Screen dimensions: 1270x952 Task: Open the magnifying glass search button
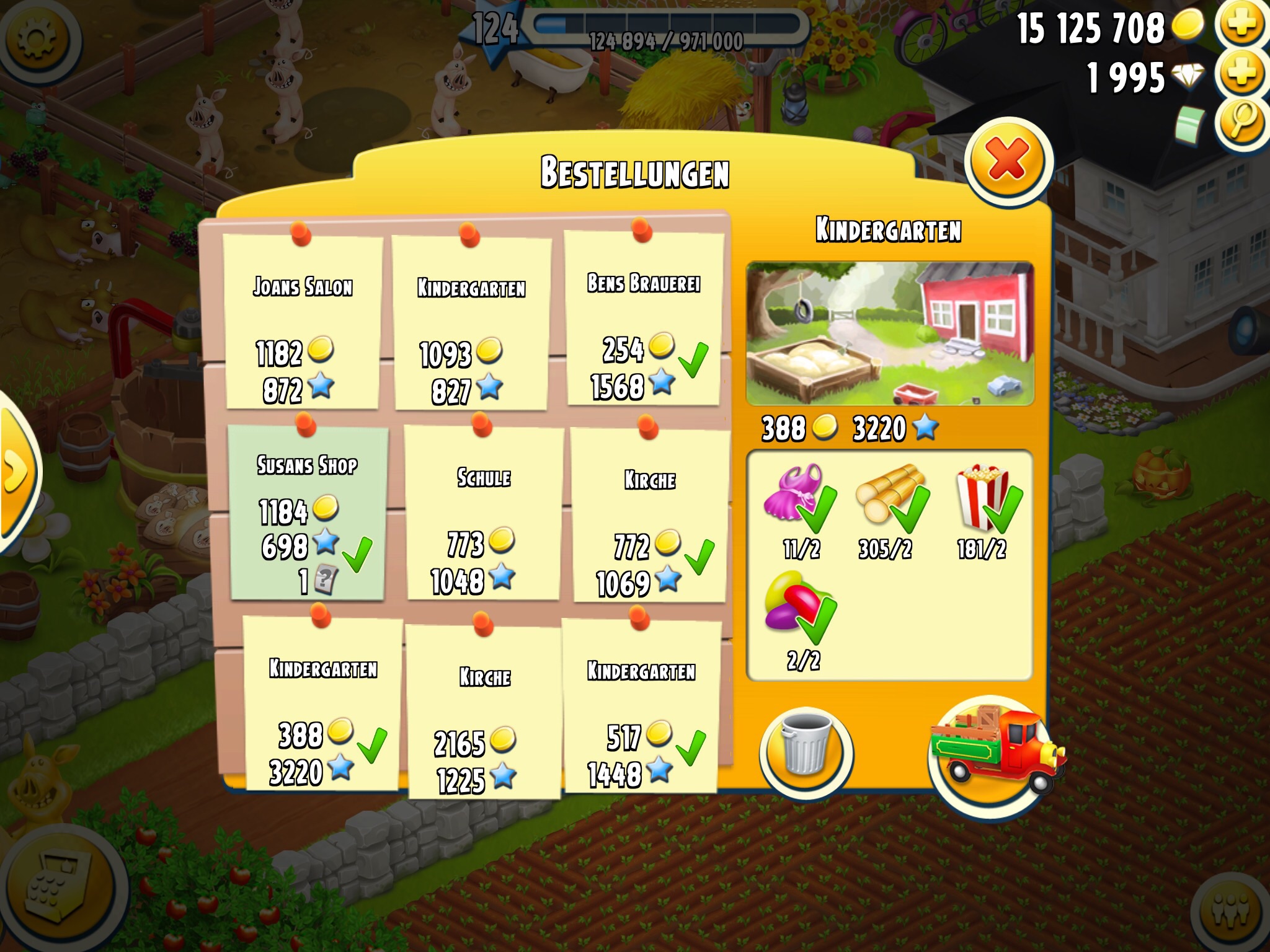1241,121
